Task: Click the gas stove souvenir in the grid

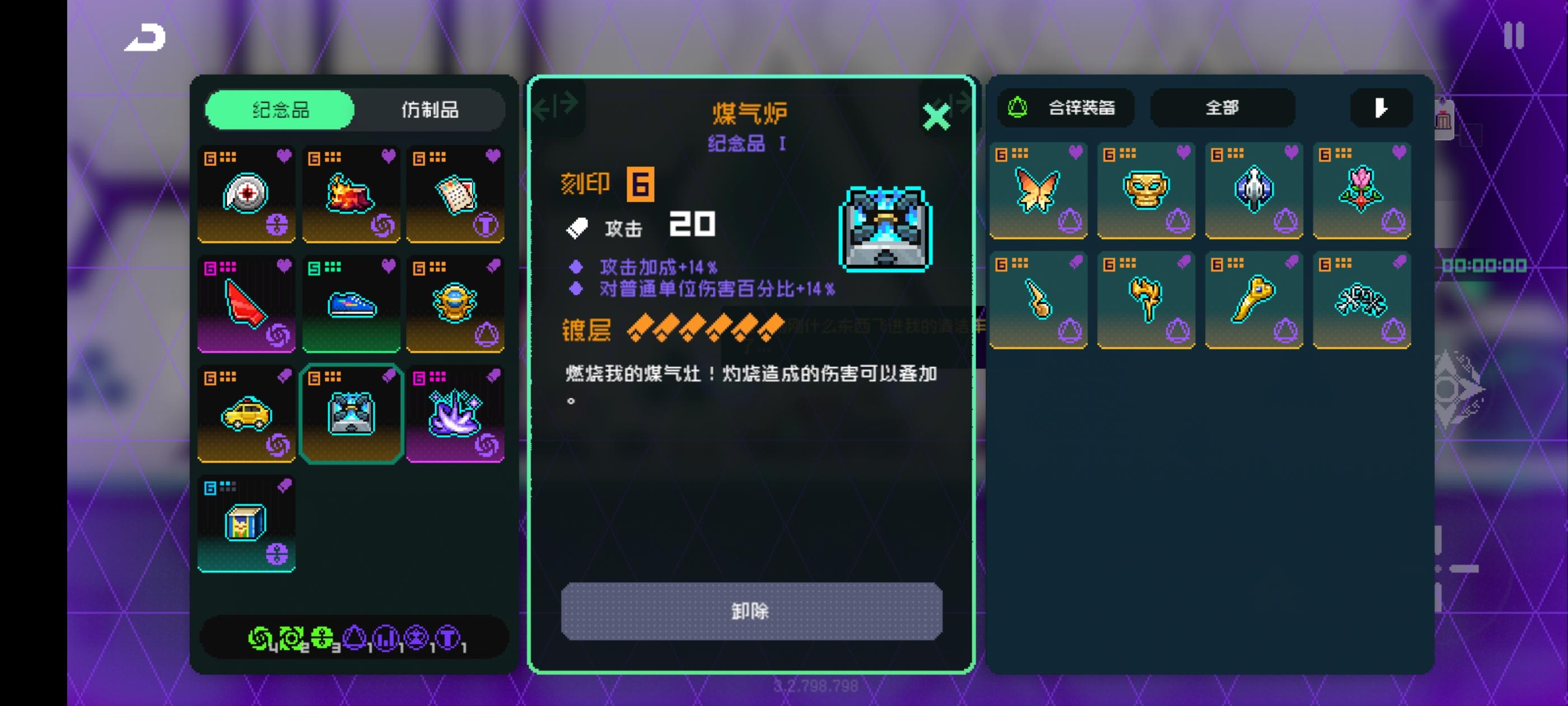Action: click(x=351, y=414)
